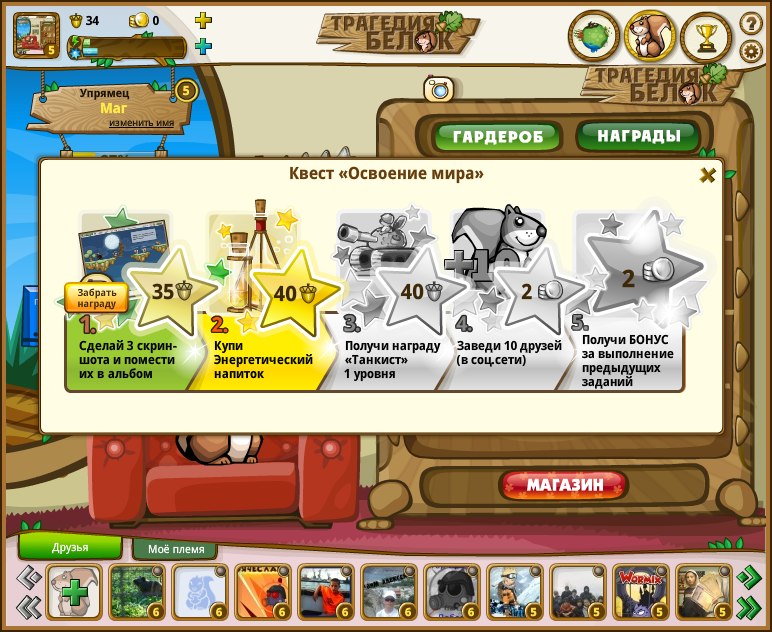This screenshot has height=632, width=772.
Task: Open settings via the gear icon
Action: click(x=750, y=51)
